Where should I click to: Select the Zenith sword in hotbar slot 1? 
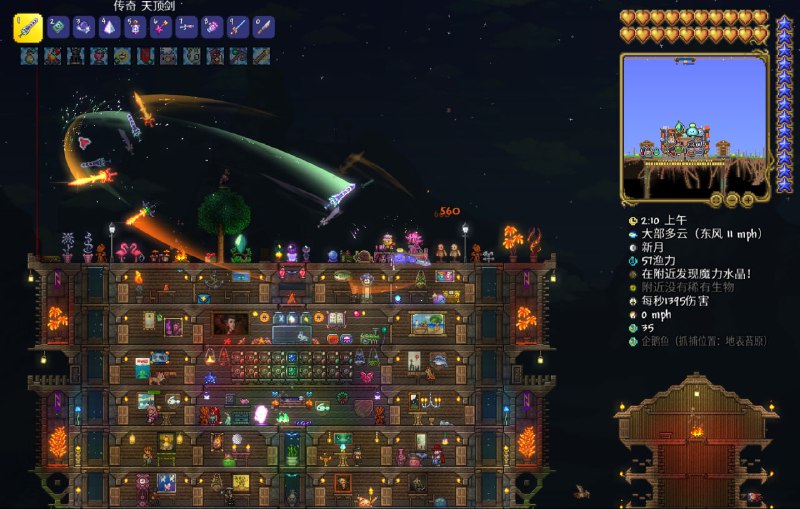pyautogui.click(x=27, y=28)
